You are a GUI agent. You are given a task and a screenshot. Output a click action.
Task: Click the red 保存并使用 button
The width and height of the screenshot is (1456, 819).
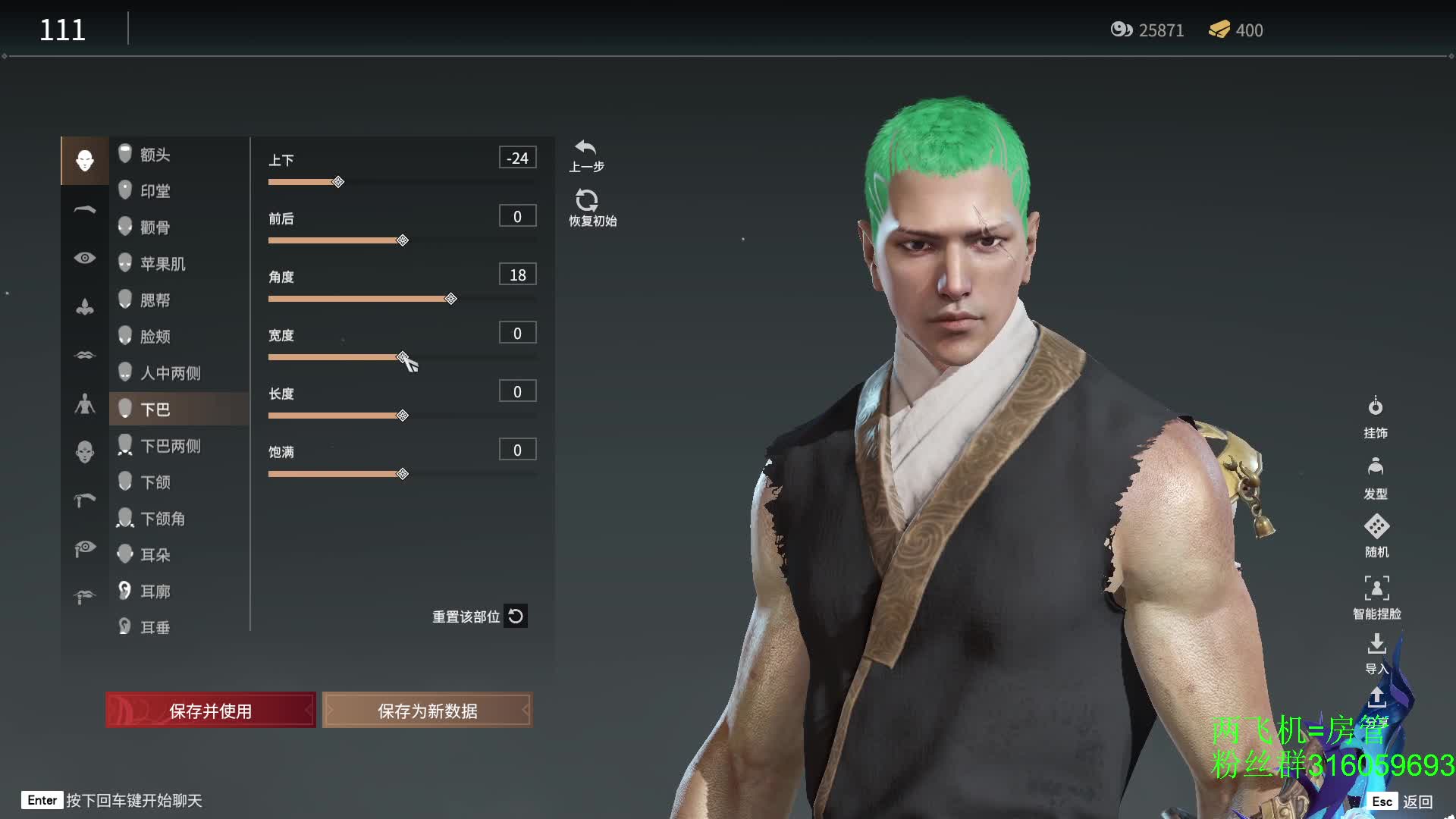(211, 711)
